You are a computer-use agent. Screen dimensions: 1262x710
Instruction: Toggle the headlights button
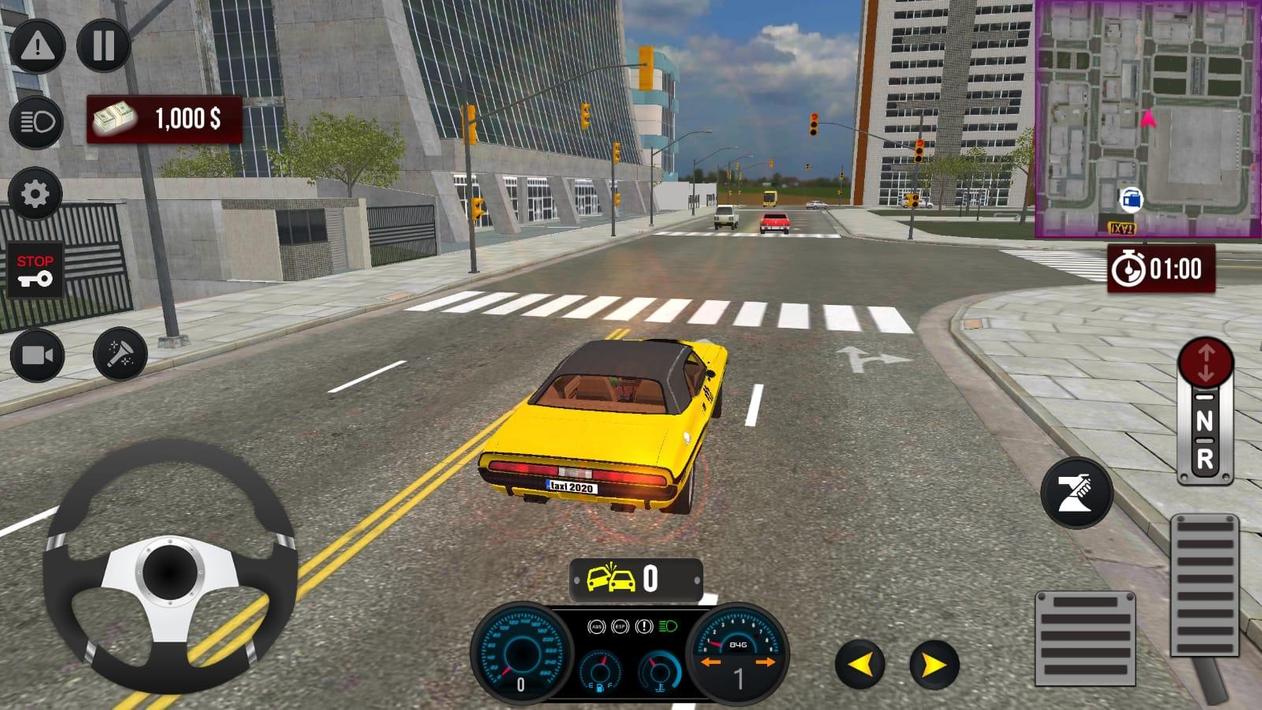(36, 122)
